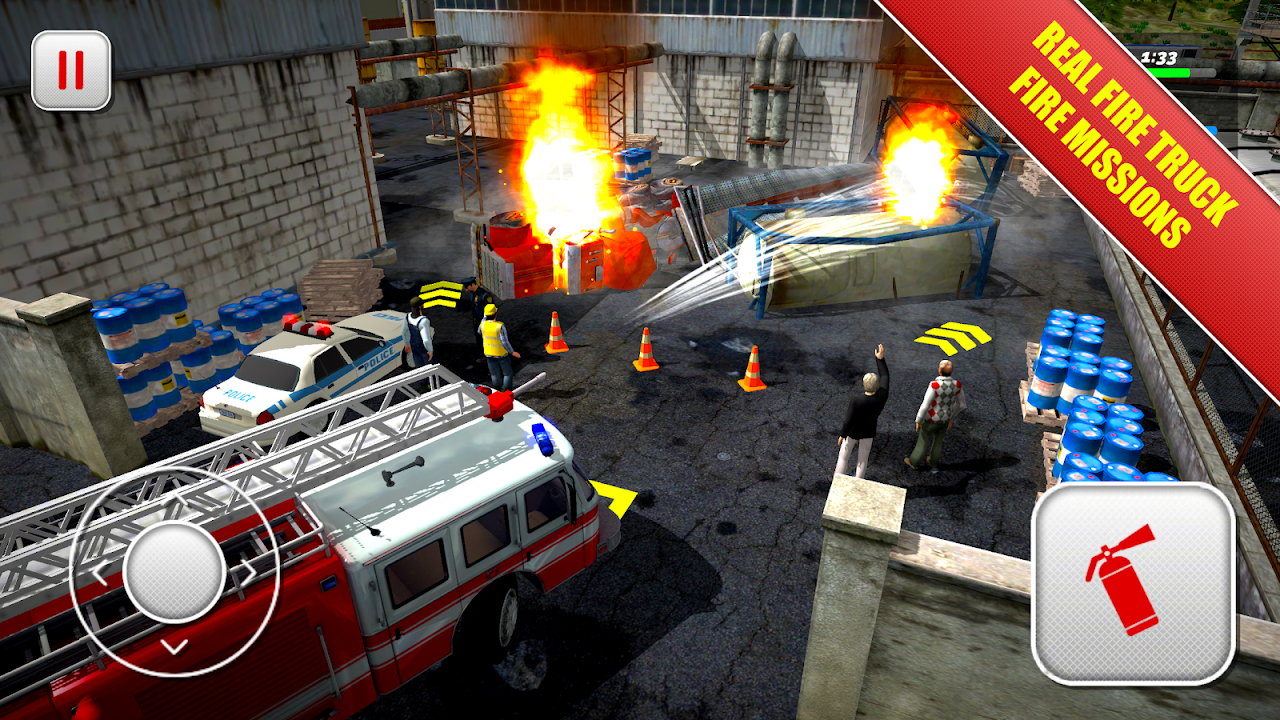Viewport: 1280px width, 720px height.
Task: Pause the game with the red pause button
Action: [71, 70]
